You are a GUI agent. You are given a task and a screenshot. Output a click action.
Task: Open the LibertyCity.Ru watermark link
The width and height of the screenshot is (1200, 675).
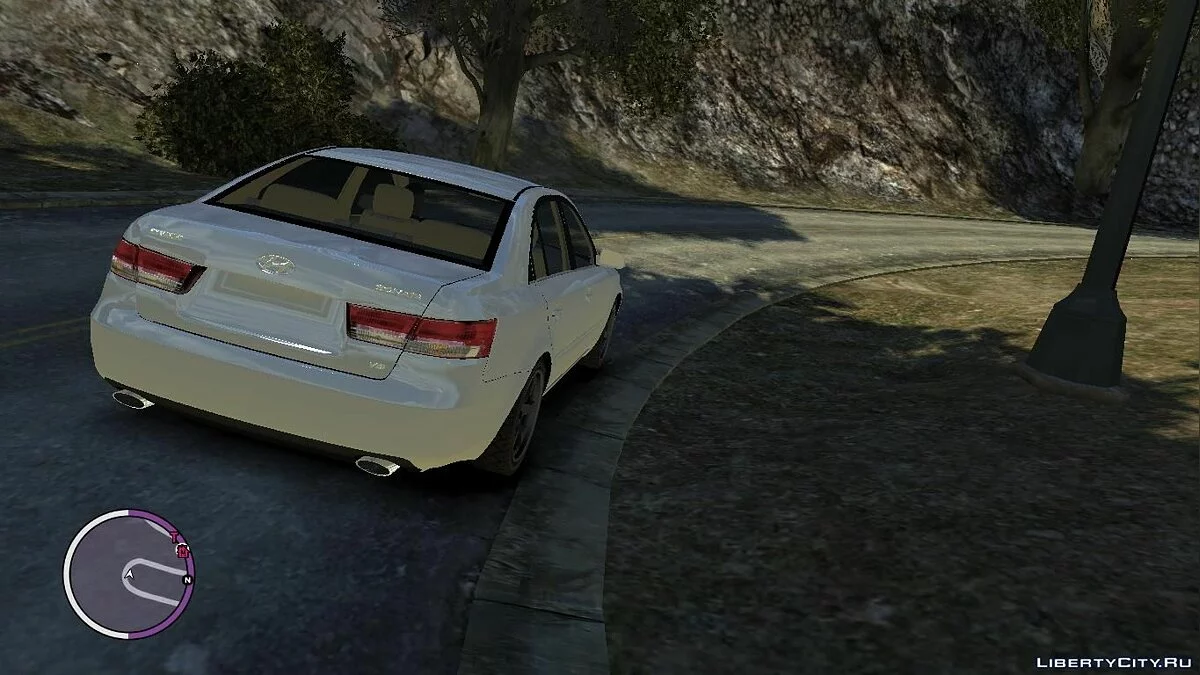tap(1112, 661)
